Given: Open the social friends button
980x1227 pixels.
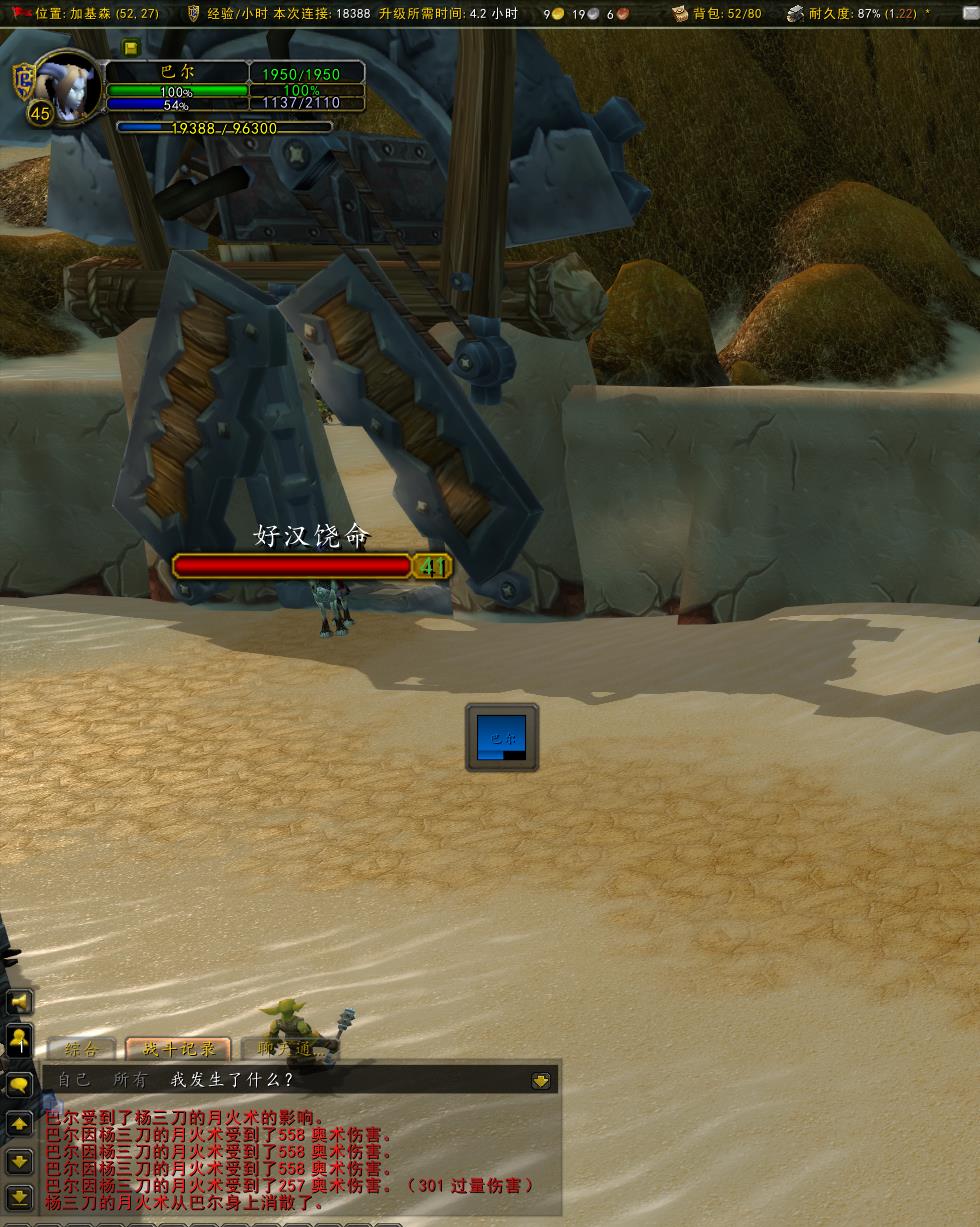Looking at the screenshot, I should click(19, 1041).
